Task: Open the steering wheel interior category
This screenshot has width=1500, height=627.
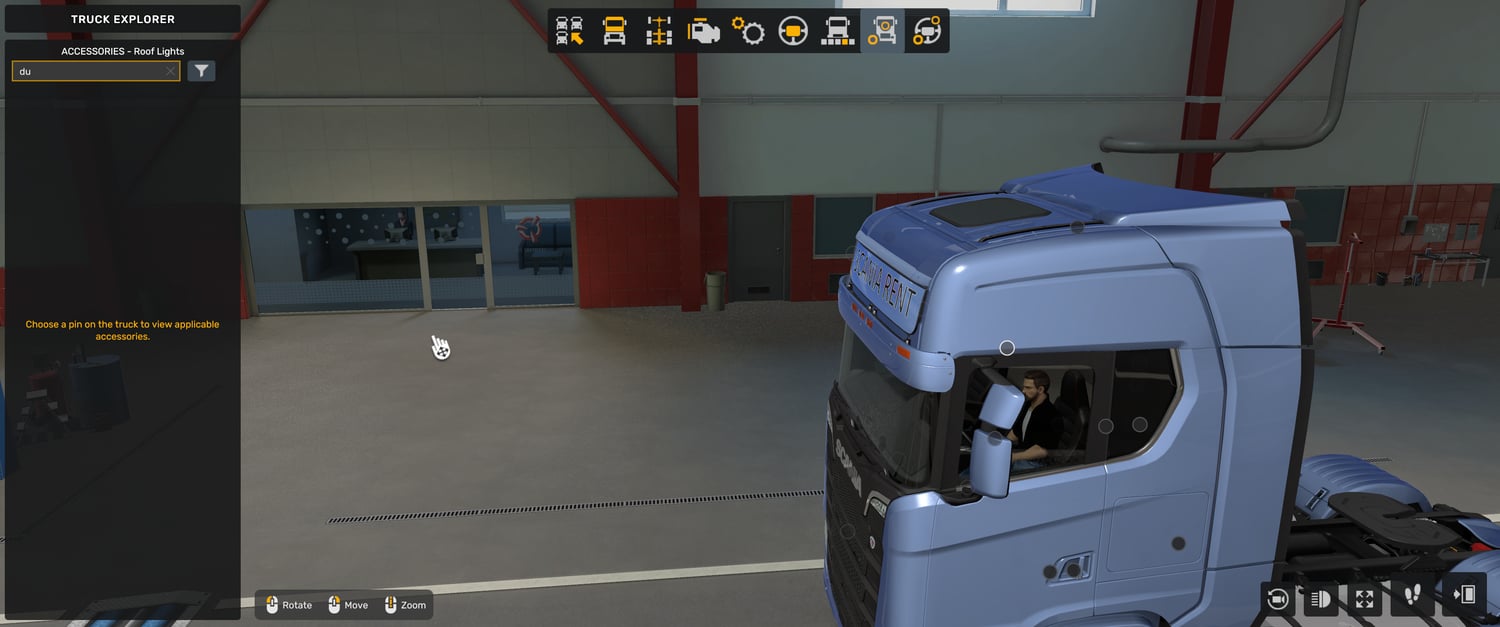Action: coord(793,31)
